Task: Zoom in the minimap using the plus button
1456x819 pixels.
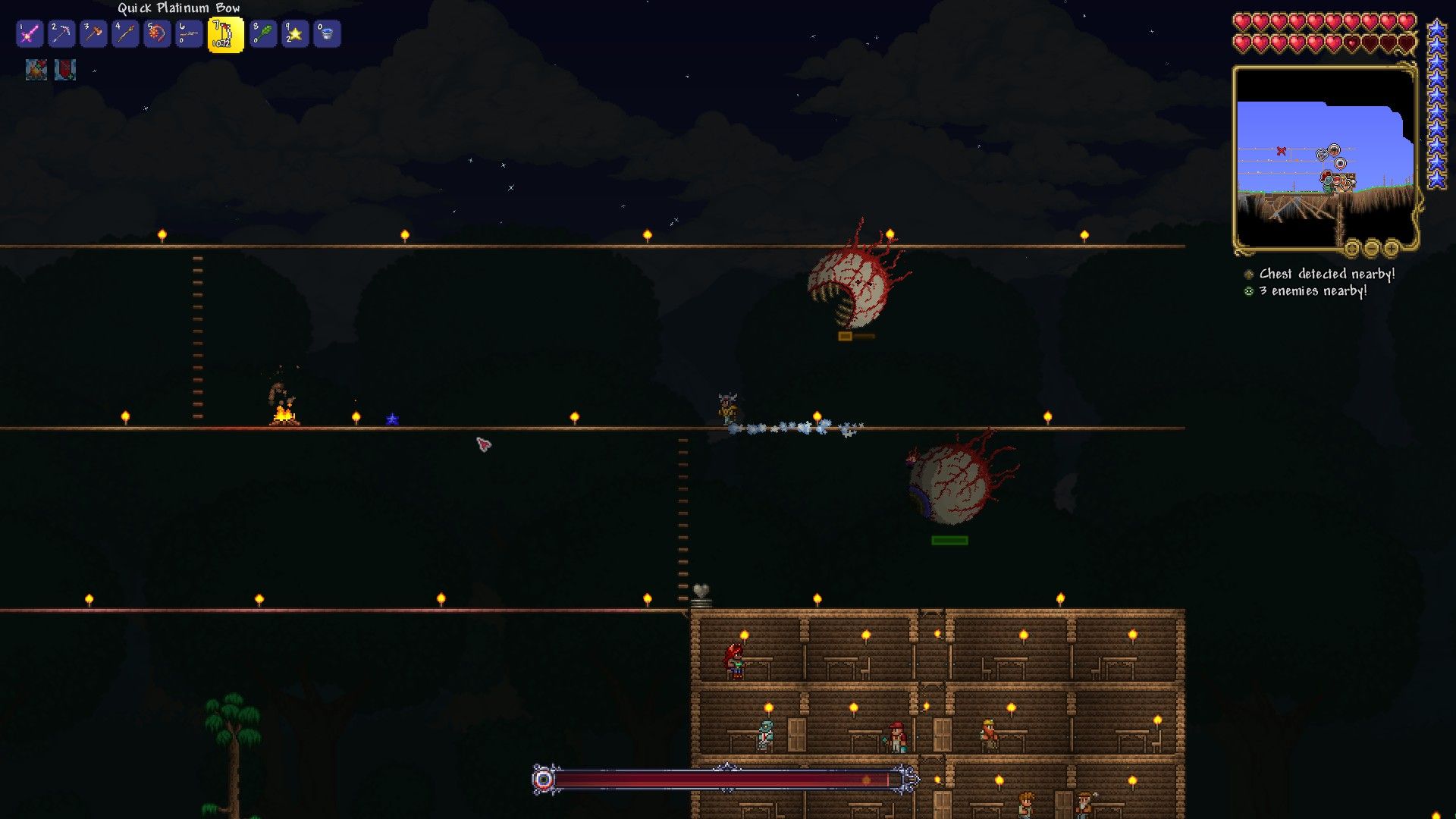Action: [1391, 249]
